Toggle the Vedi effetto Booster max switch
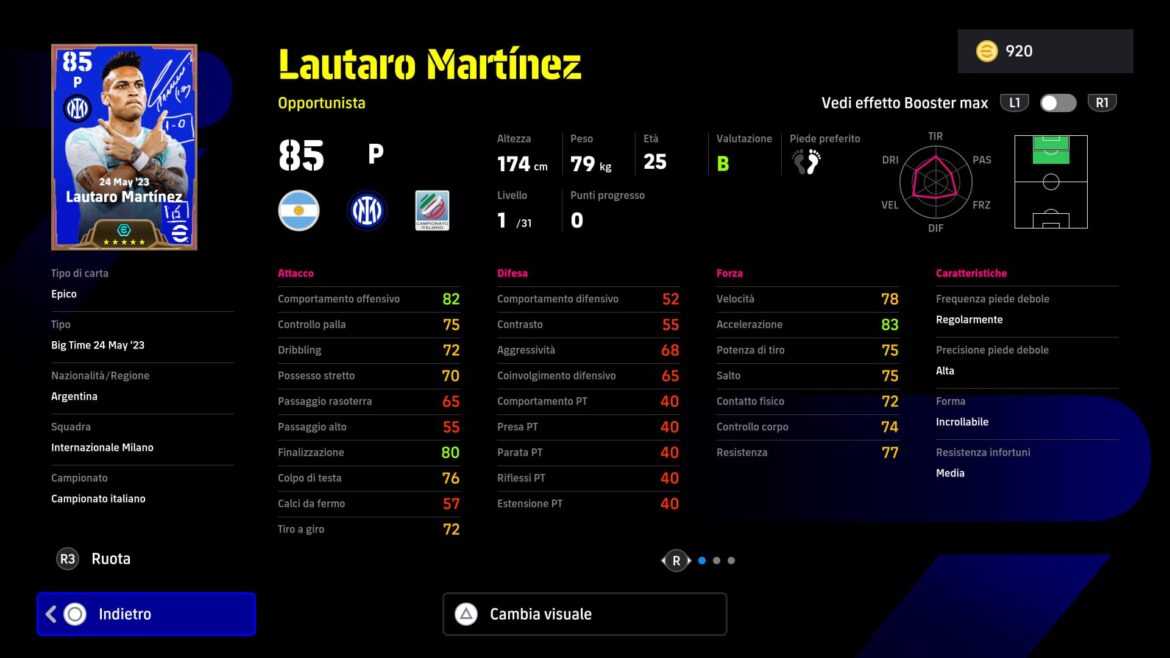 pyautogui.click(x=1058, y=103)
